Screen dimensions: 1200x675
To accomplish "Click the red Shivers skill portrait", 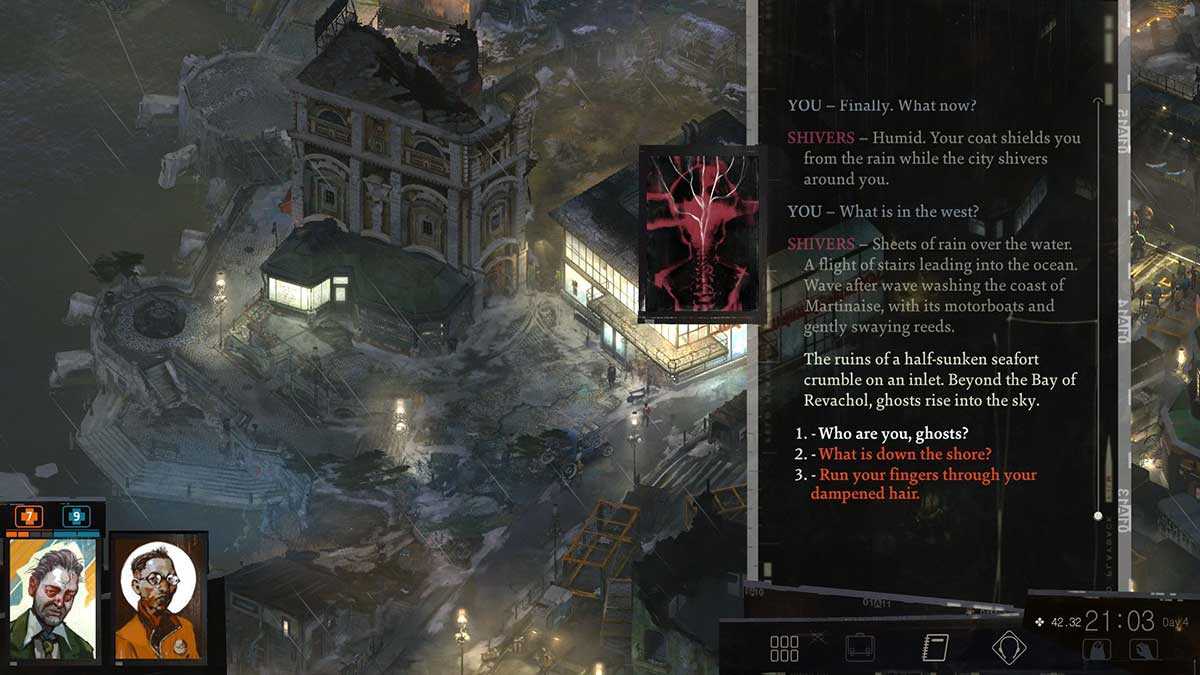I will [x=700, y=234].
